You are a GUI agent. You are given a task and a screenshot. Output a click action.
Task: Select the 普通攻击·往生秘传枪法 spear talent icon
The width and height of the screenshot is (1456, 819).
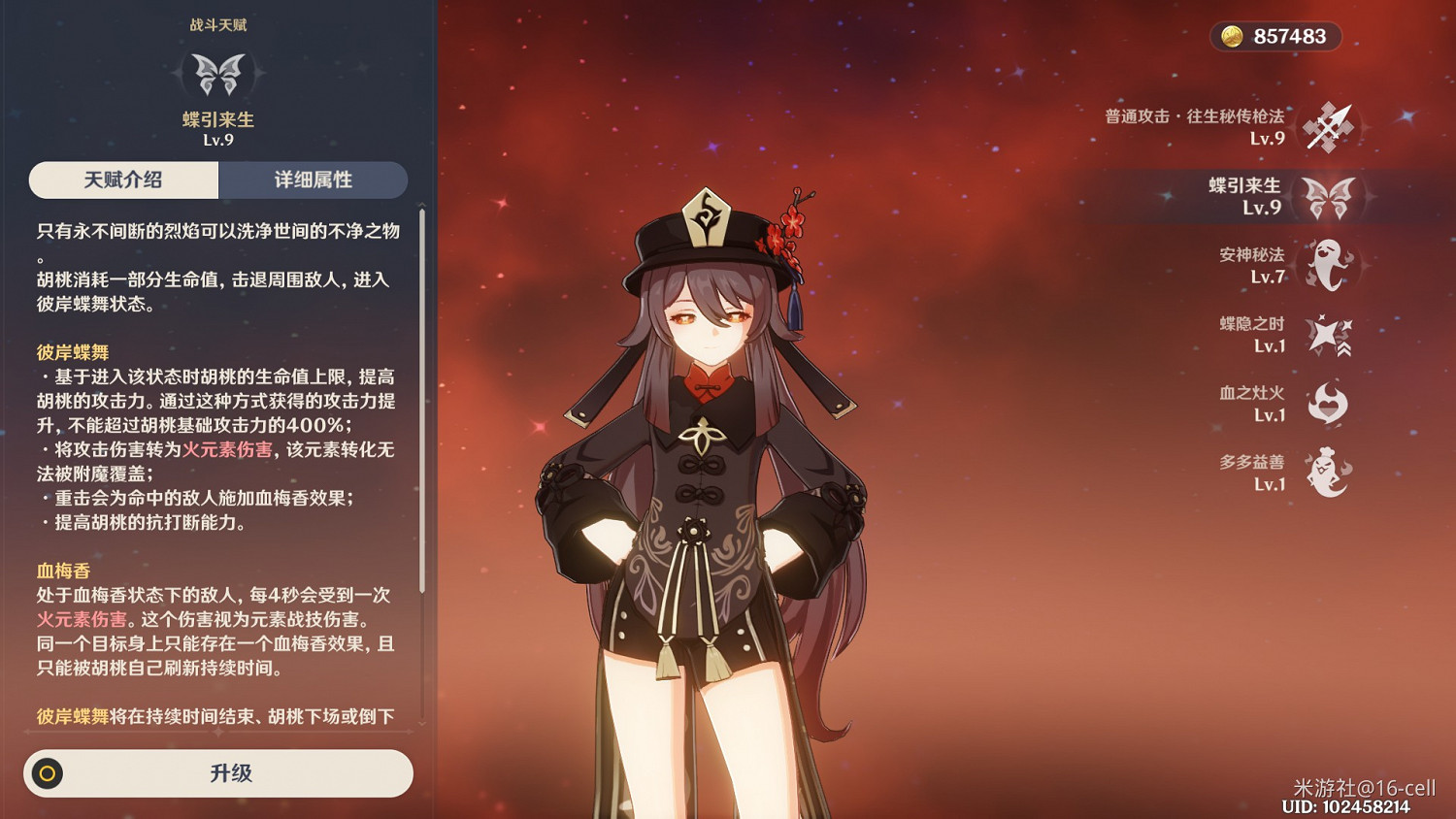pos(1328,127)
